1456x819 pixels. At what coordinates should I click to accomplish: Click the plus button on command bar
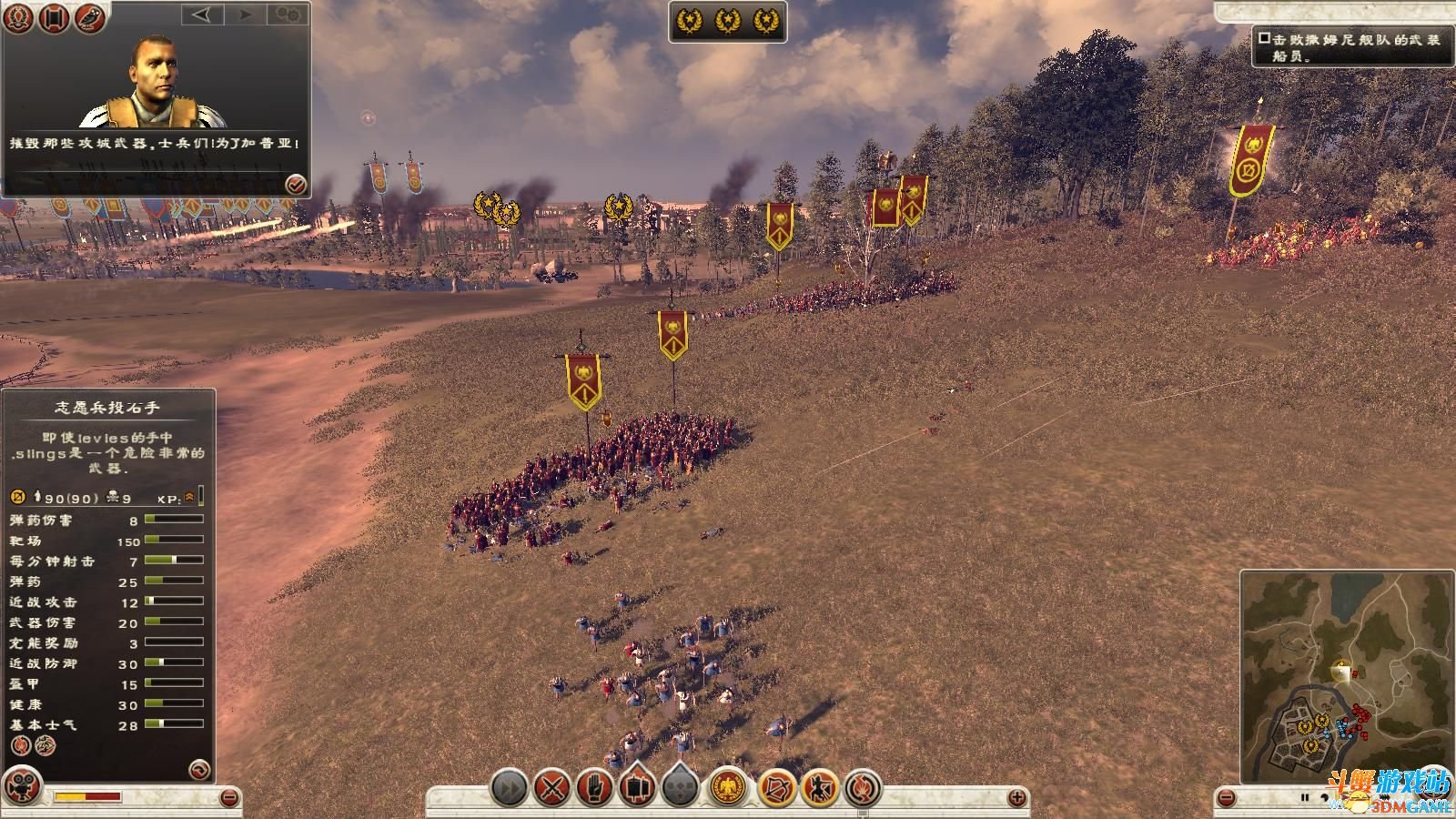(1016, 798)
